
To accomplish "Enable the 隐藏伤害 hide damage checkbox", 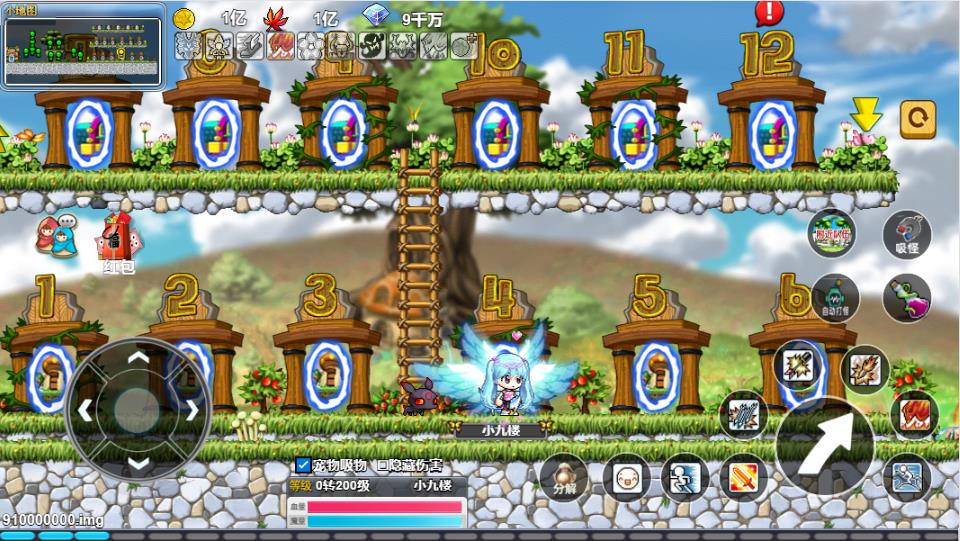I will [382, 465].
